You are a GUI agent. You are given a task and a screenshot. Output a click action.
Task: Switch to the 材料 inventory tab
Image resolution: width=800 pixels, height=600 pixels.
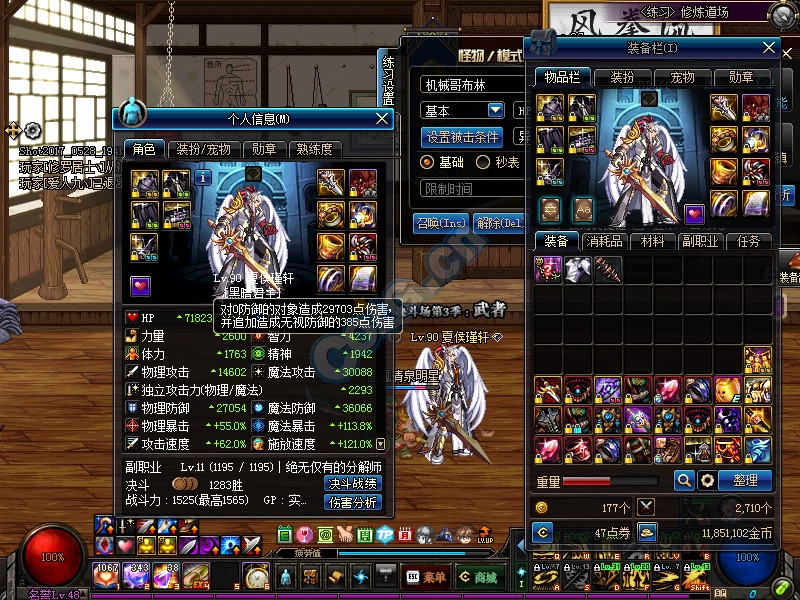pyautogui.click(x=653, y=241)
